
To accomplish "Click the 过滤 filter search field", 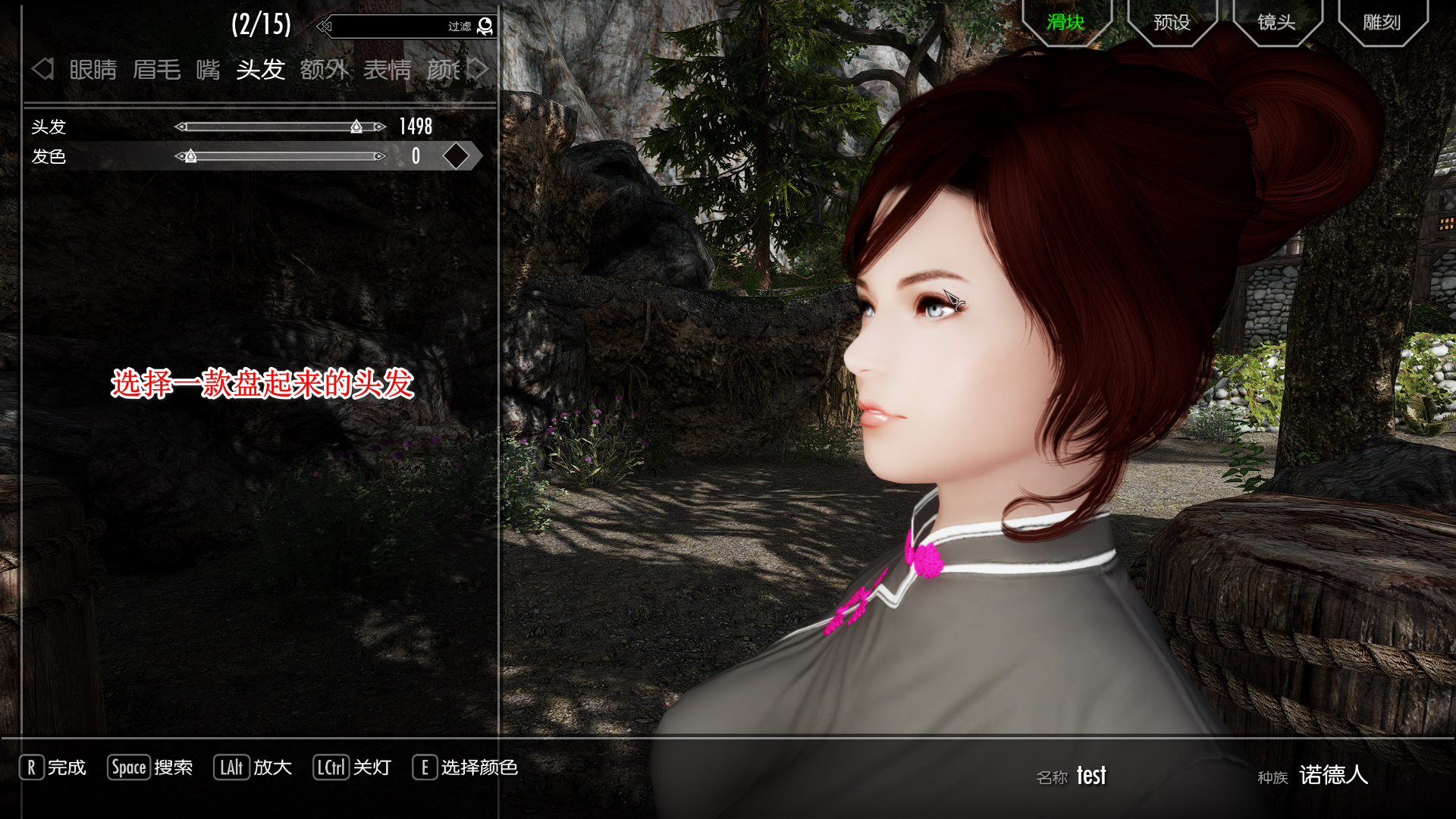I will click(394, 27).
